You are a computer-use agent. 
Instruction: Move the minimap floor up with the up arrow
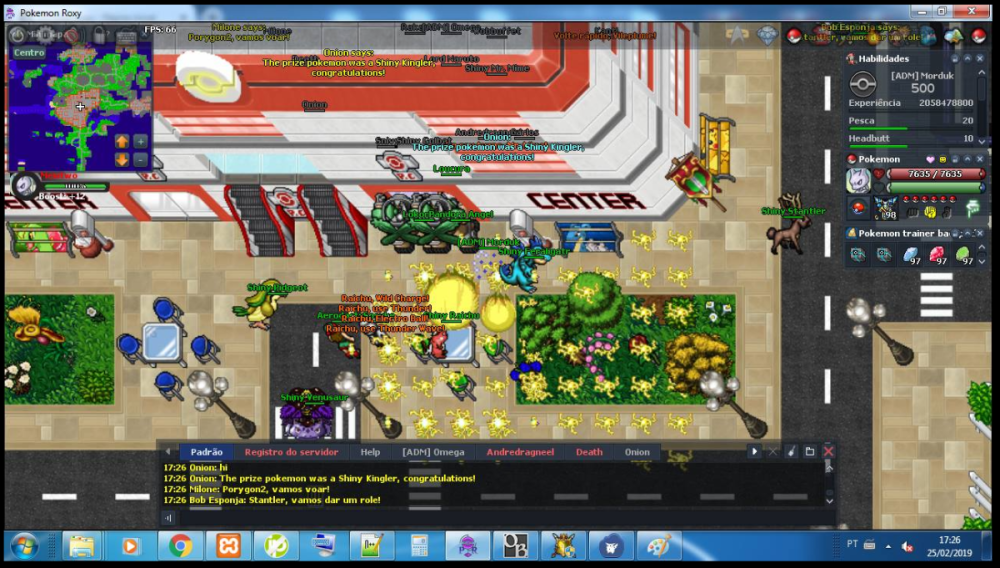122,141
